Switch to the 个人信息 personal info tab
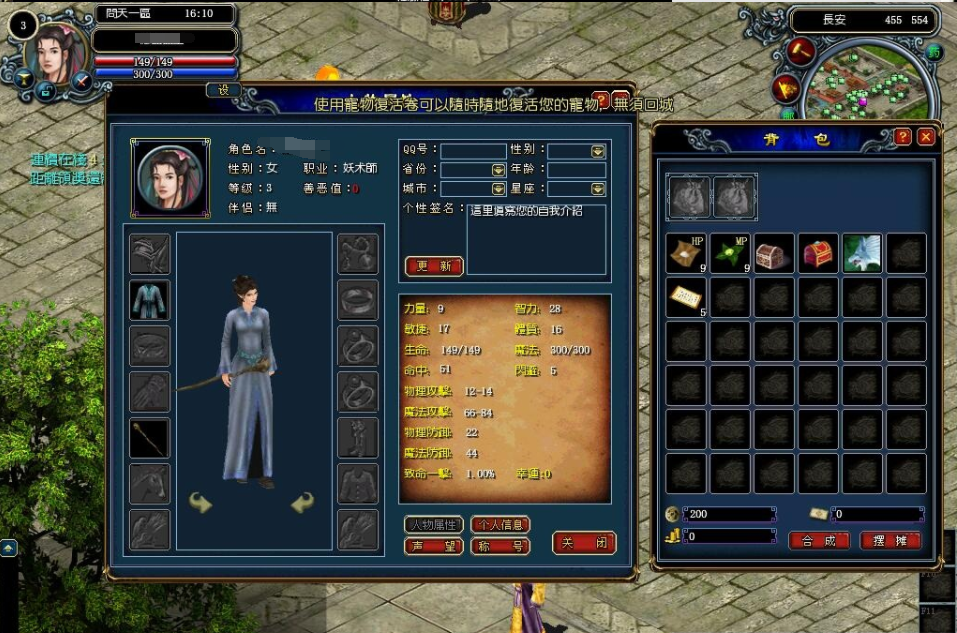 tap(500, 524)
